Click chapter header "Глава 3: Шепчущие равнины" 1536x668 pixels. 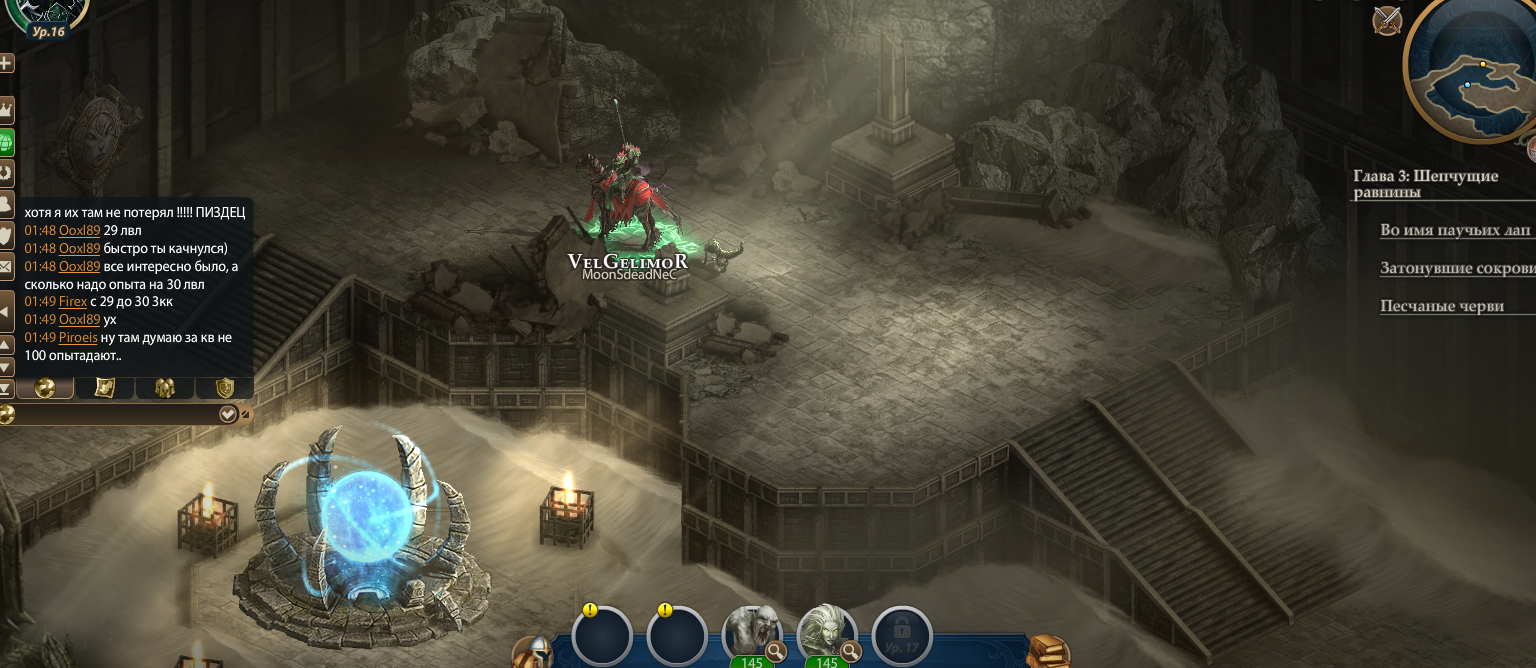pos(1425,184)
